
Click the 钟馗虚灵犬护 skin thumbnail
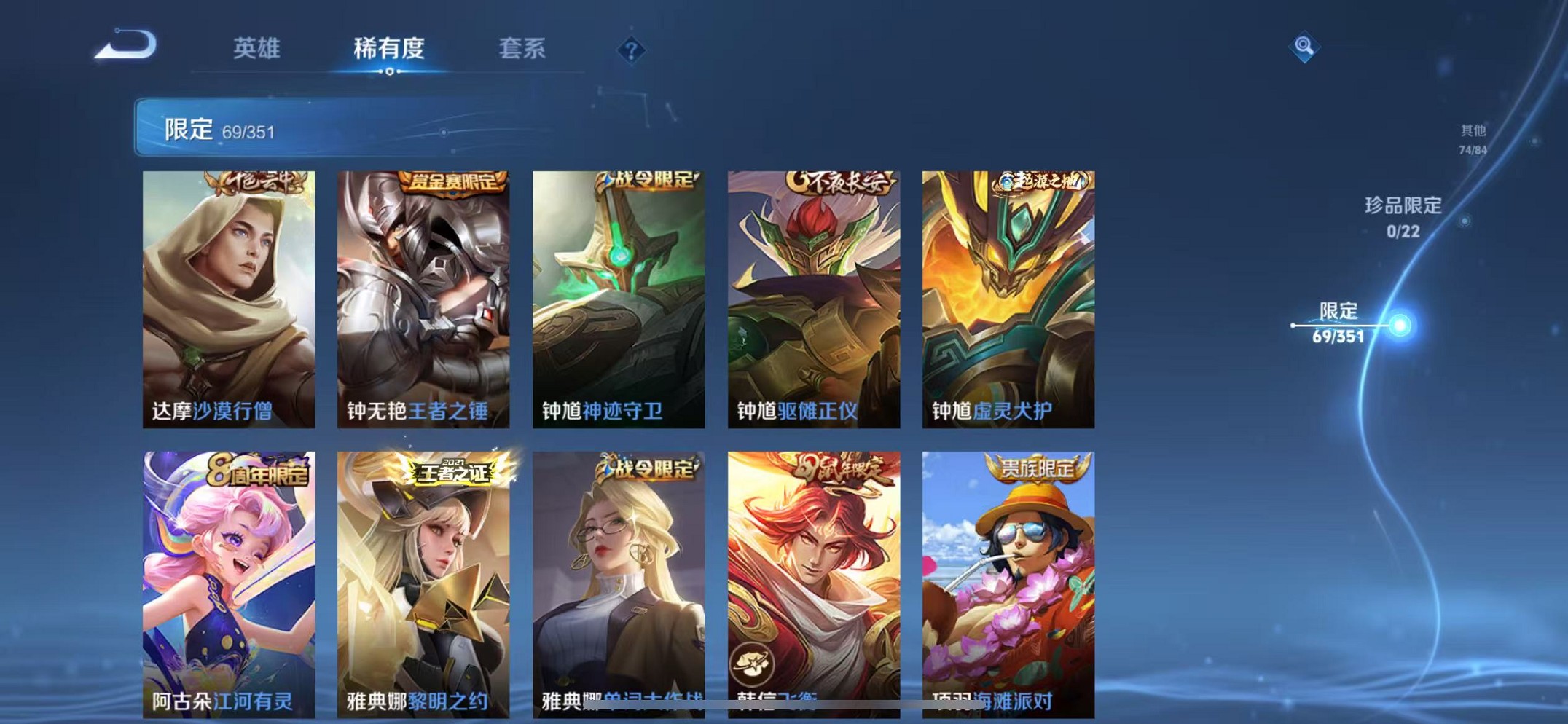(1008, 291)
